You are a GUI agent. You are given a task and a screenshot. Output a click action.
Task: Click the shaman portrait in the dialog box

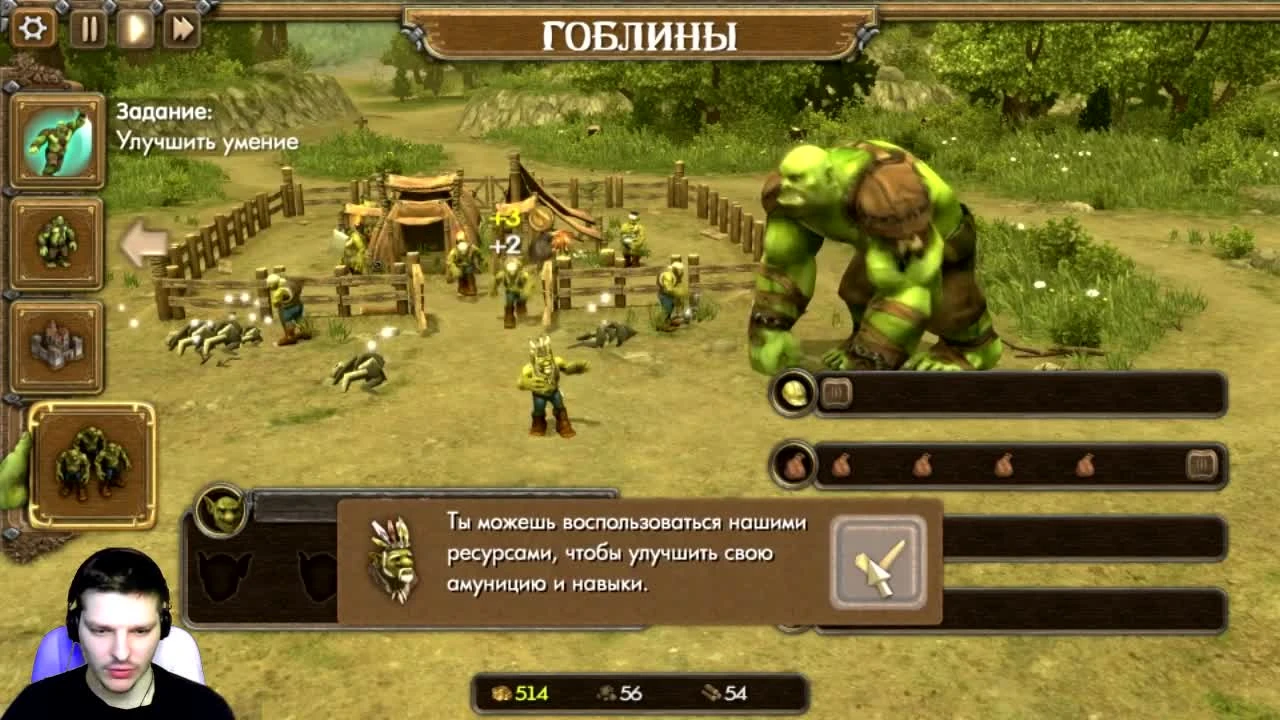pyautogui.click(x=394, y=562)
